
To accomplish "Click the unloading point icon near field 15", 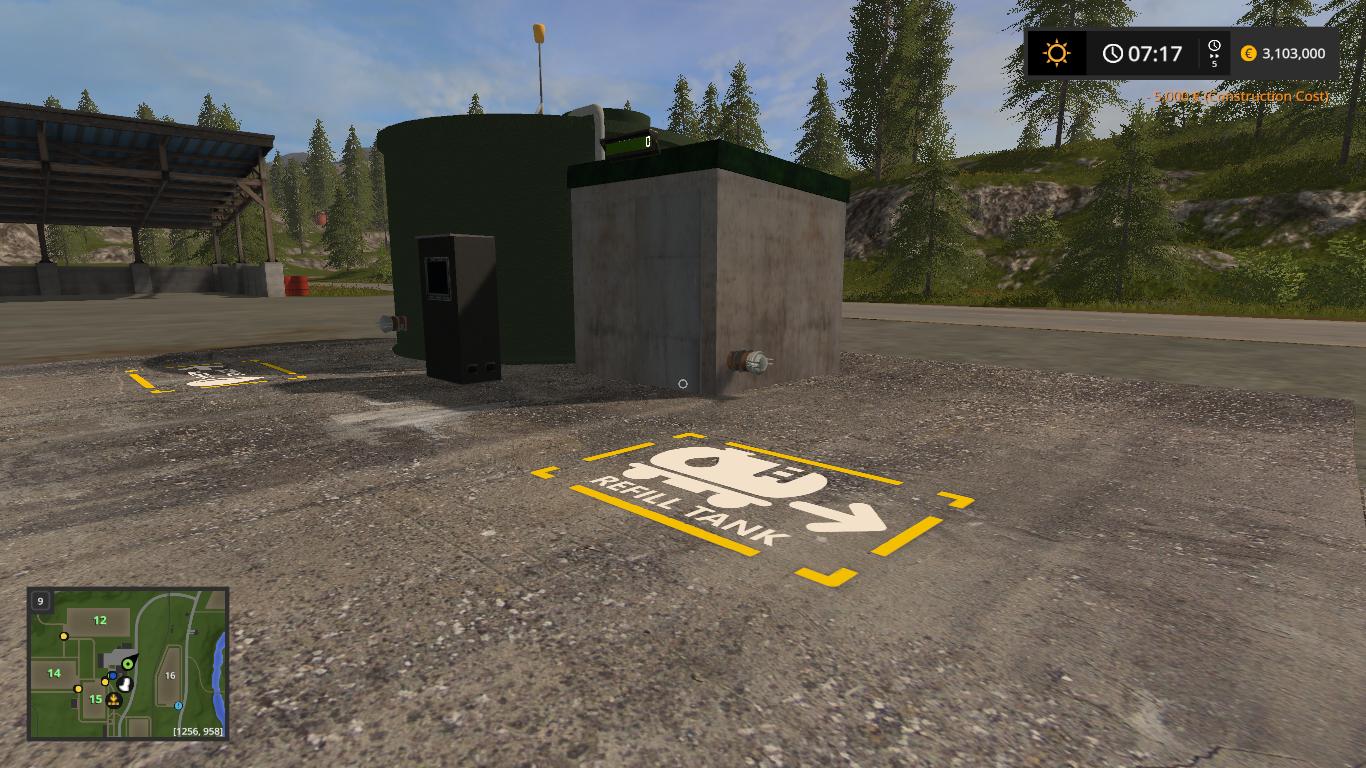I will [x=114, y=700].
